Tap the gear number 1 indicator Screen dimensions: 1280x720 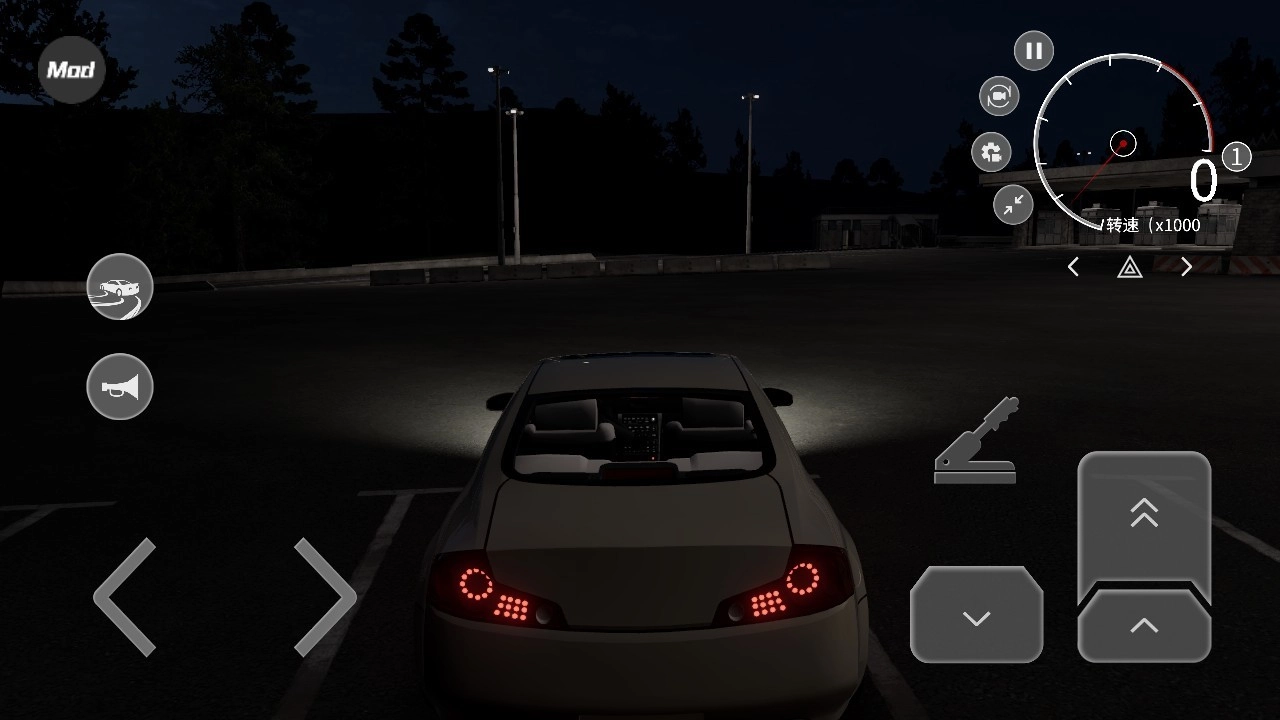coord(1236,157)
